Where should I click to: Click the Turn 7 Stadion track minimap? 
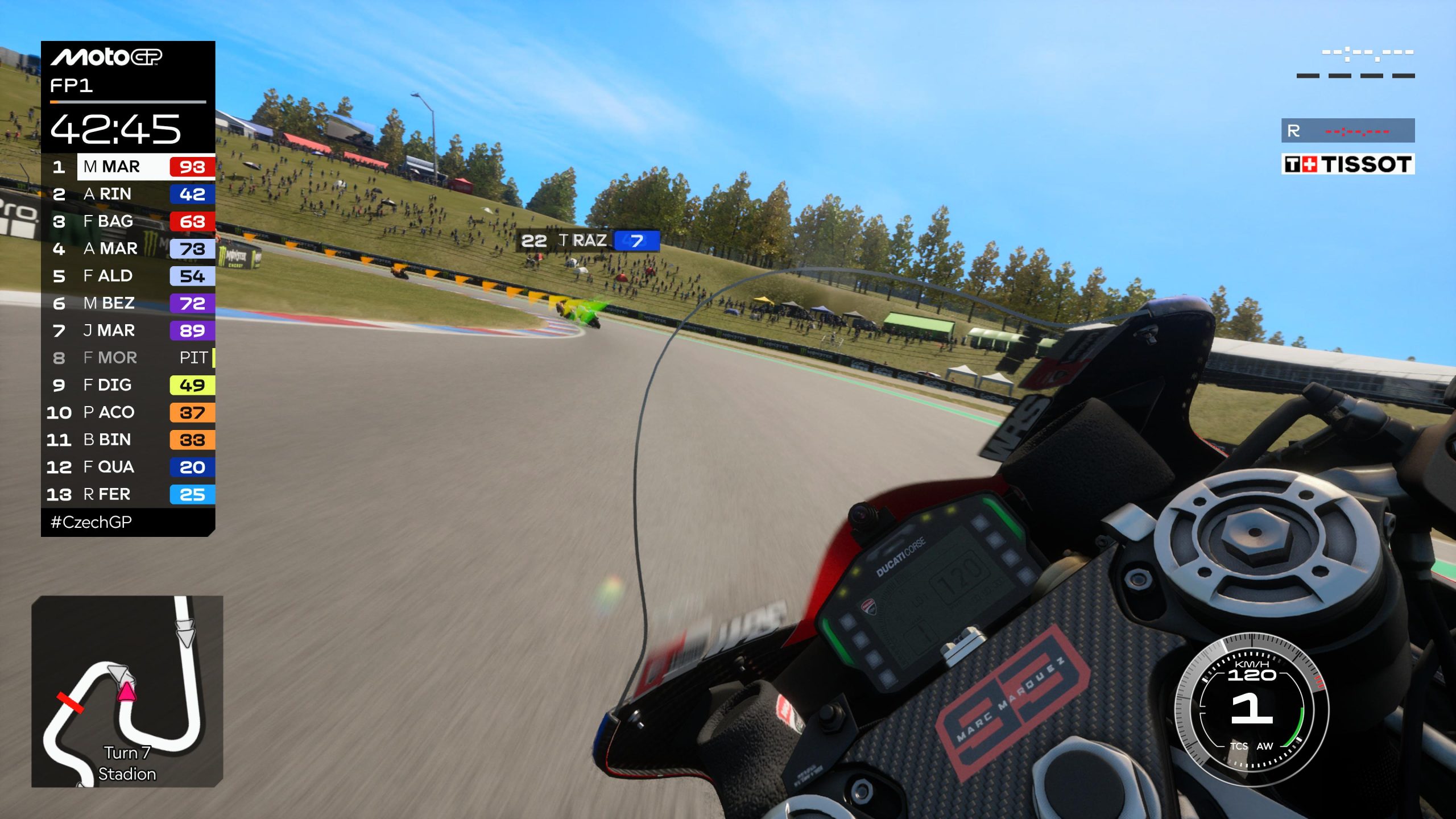[127, 691]
